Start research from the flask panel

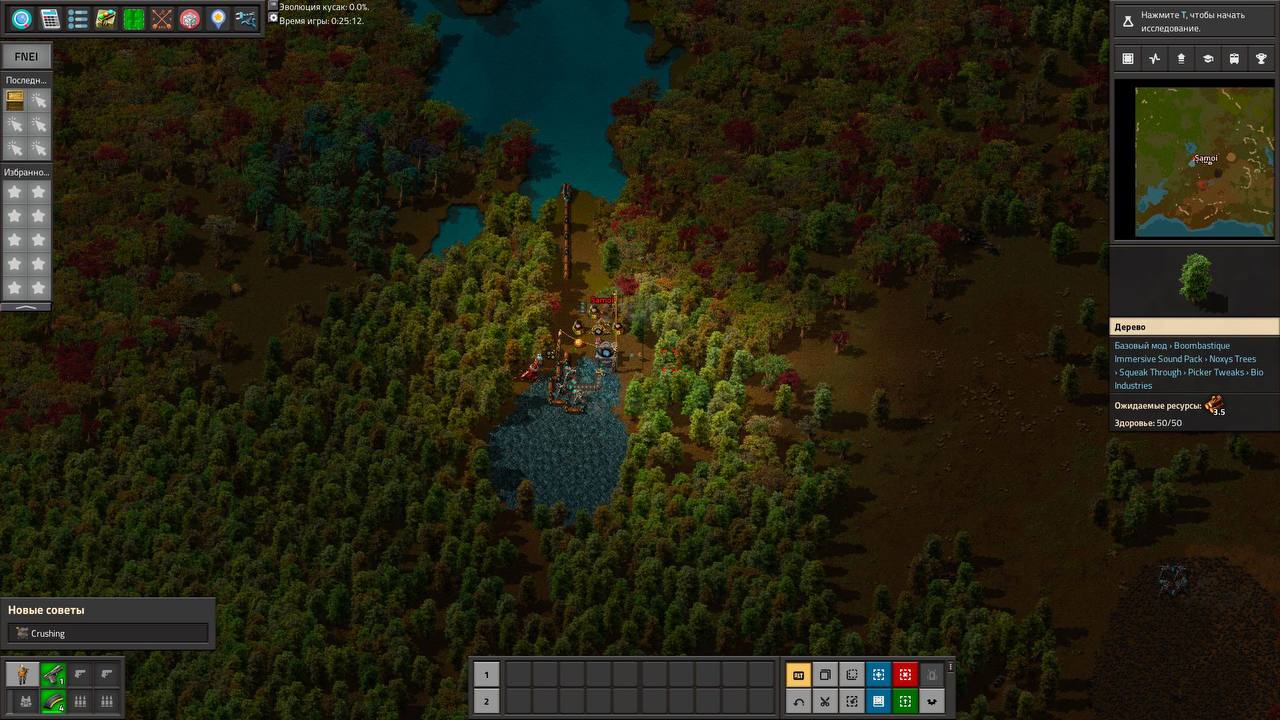pos(1195,21)
